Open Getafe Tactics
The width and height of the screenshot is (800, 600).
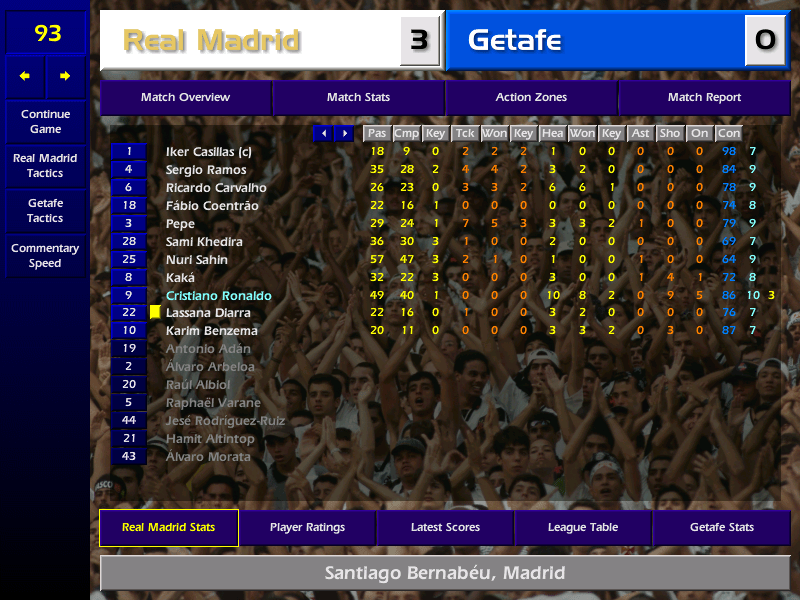[45, 211]
